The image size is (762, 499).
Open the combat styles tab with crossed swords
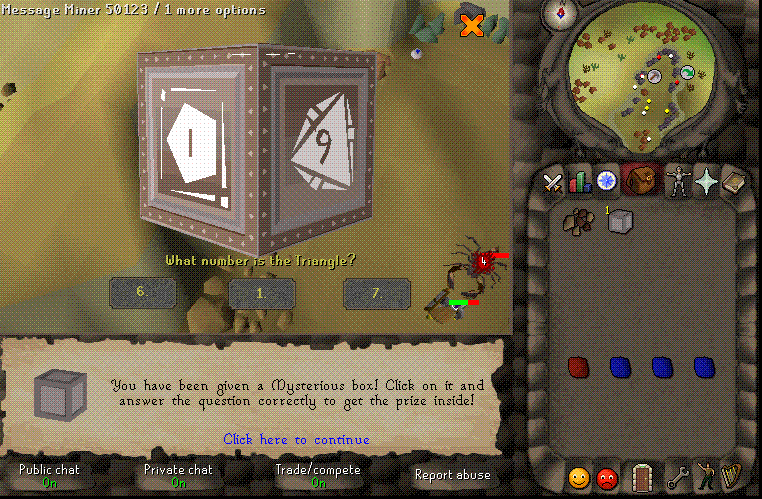[553, 182]
